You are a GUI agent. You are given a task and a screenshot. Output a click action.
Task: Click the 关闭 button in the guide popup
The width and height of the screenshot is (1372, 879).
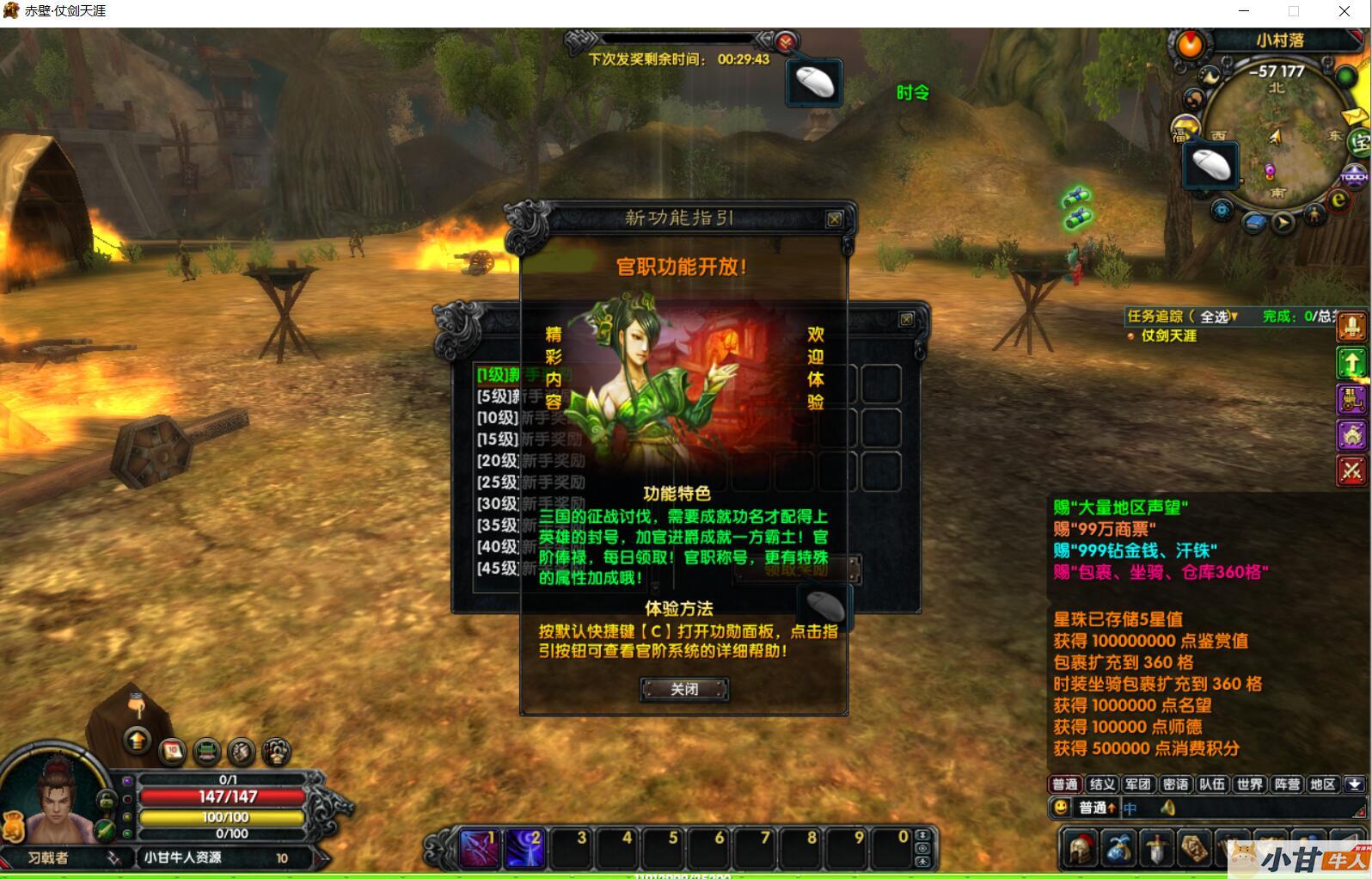tap(684, 689)
